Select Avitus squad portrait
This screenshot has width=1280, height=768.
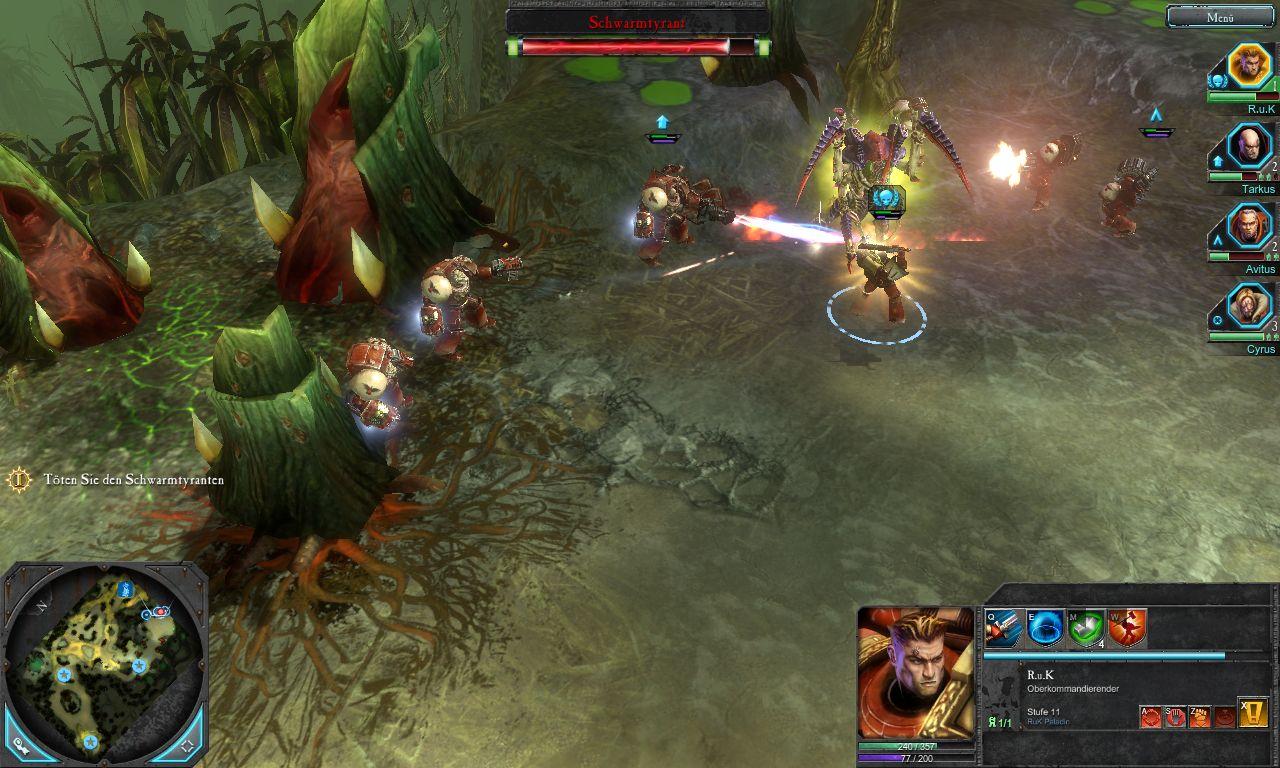pos(1248,227)
